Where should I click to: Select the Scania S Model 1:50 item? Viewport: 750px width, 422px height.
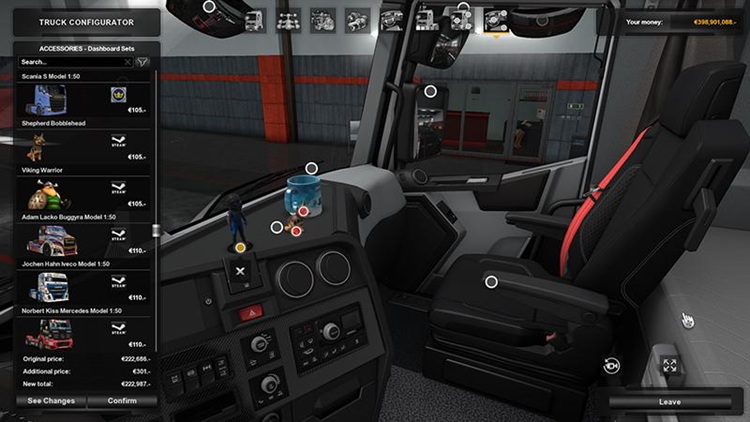click(x=82, y=99)
